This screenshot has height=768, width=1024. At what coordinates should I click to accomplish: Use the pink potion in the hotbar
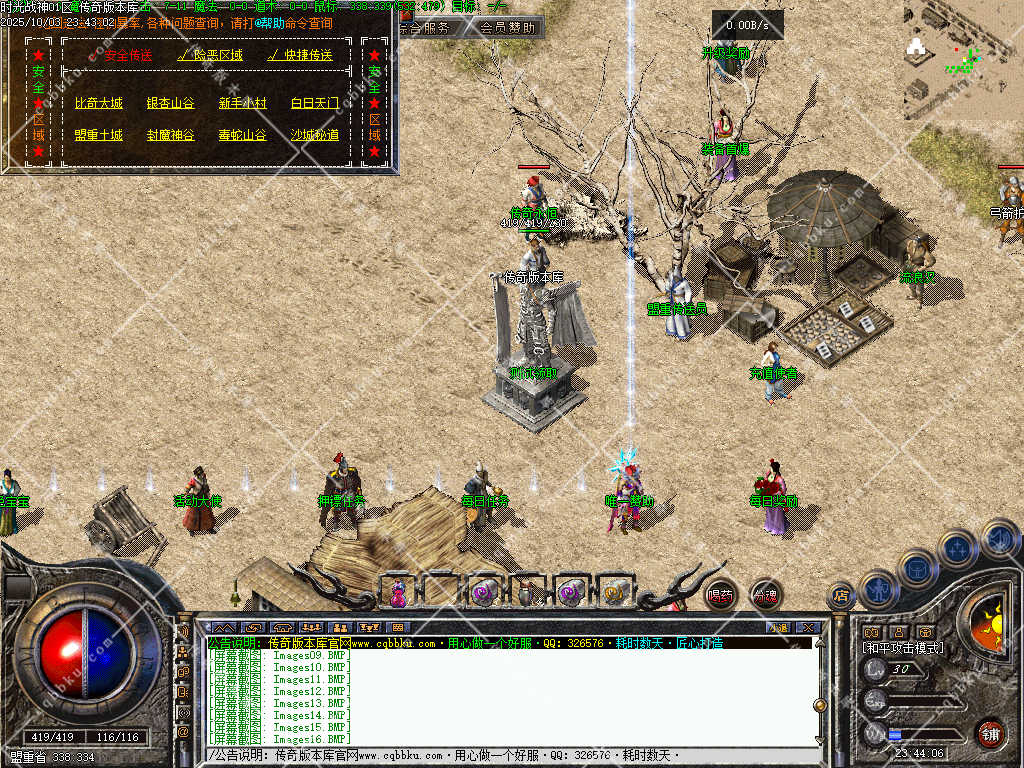(x=398, y=593)
